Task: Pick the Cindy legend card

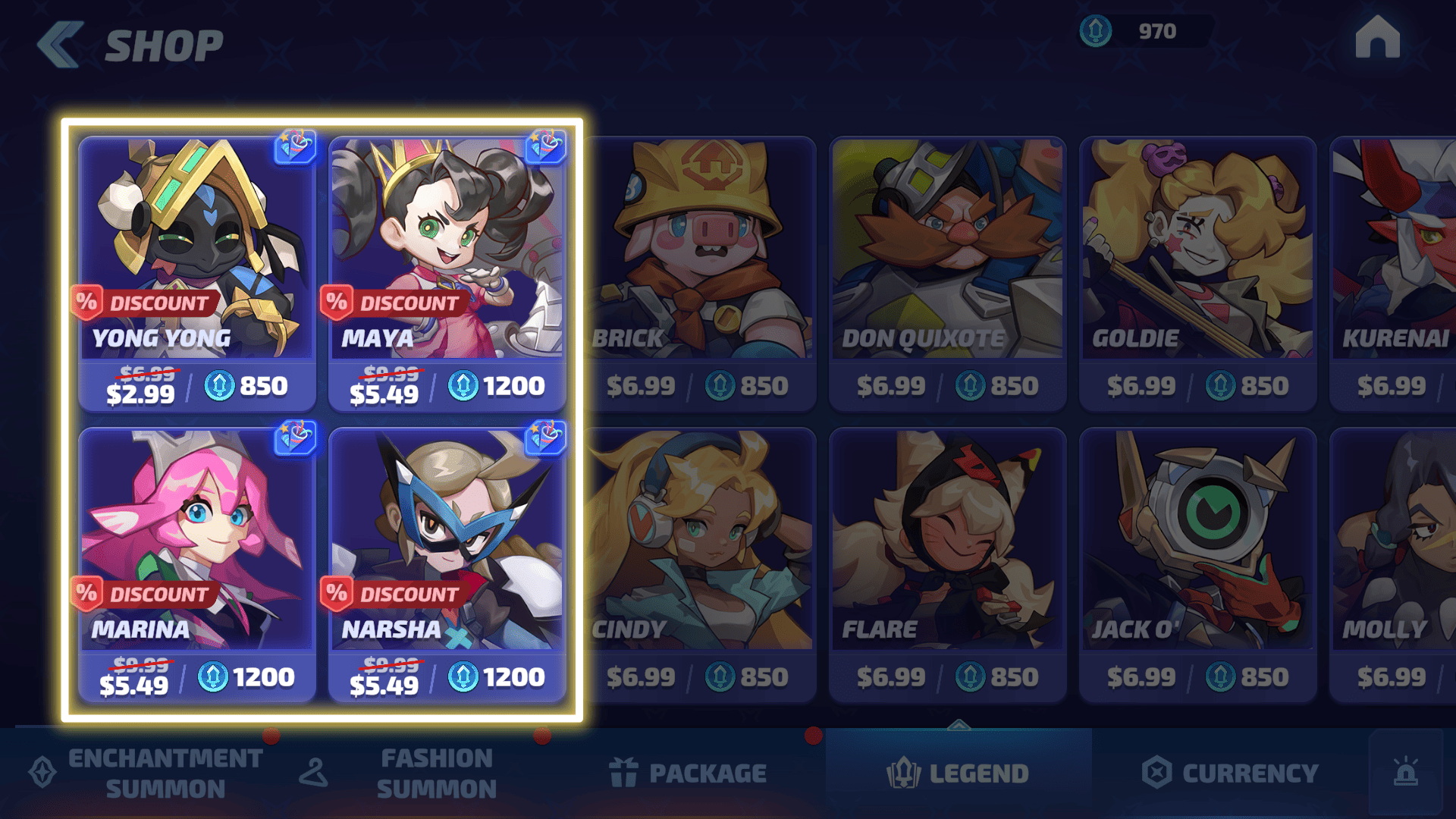Action: click(699, 565)
